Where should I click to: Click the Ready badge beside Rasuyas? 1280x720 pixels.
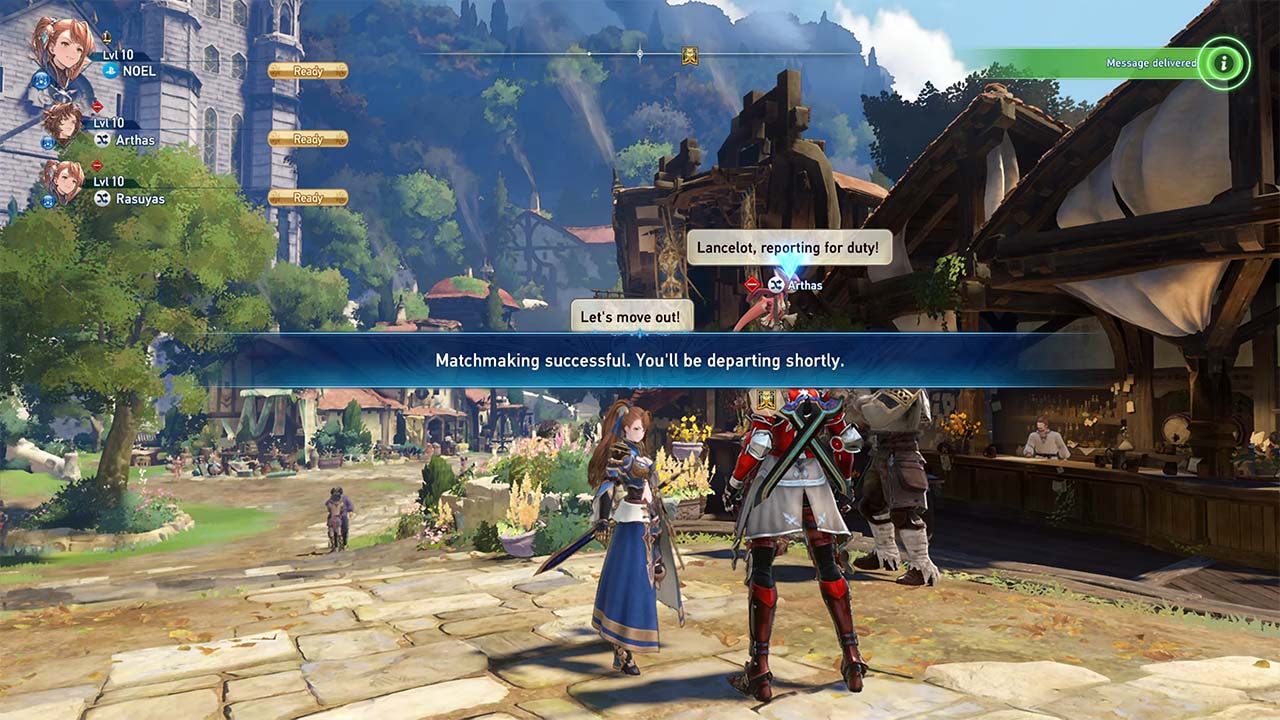pyautogui.click(x=308, y=198)
